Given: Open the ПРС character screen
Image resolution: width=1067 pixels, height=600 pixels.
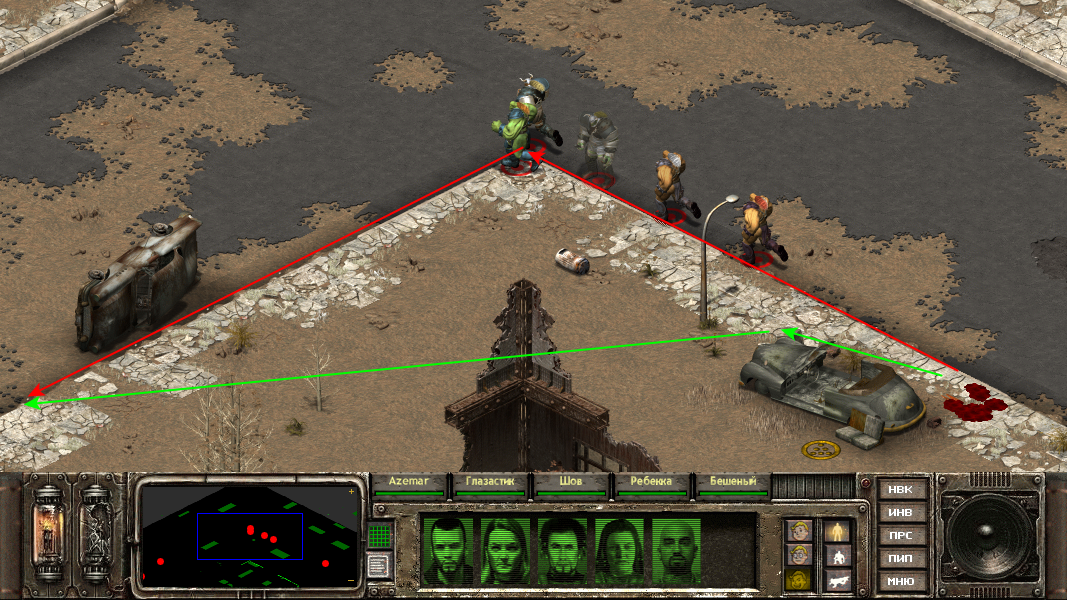Looking at the screenshot, I should 900,536.
